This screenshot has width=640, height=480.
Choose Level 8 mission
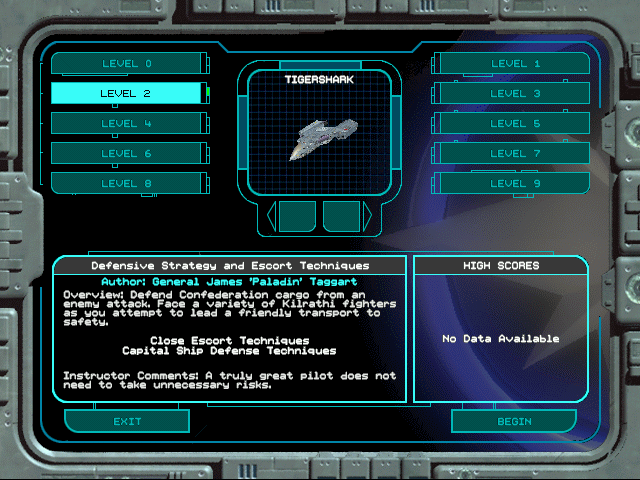[x=126, y=184]
